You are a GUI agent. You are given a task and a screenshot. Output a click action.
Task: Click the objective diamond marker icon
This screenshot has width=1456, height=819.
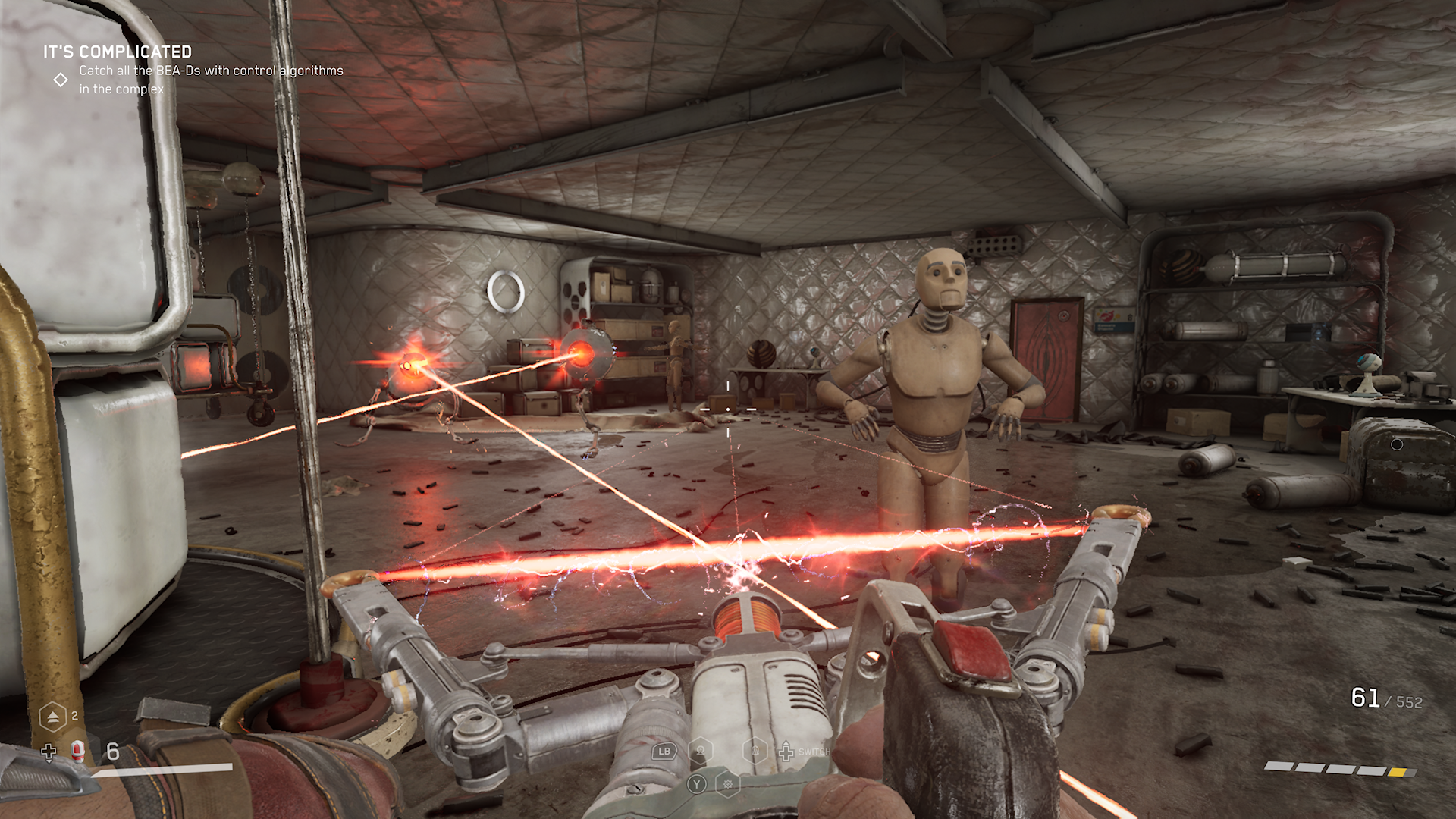(61, 78)
